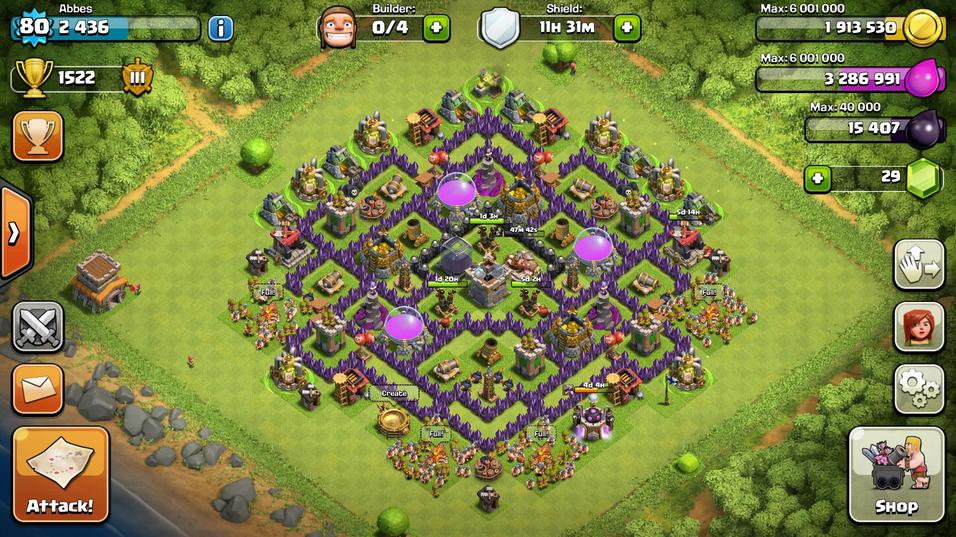The height and width of the screenshot is (537, 956).
Task: Open the crossed swords battle log
Action: click(x=38, y=327)
